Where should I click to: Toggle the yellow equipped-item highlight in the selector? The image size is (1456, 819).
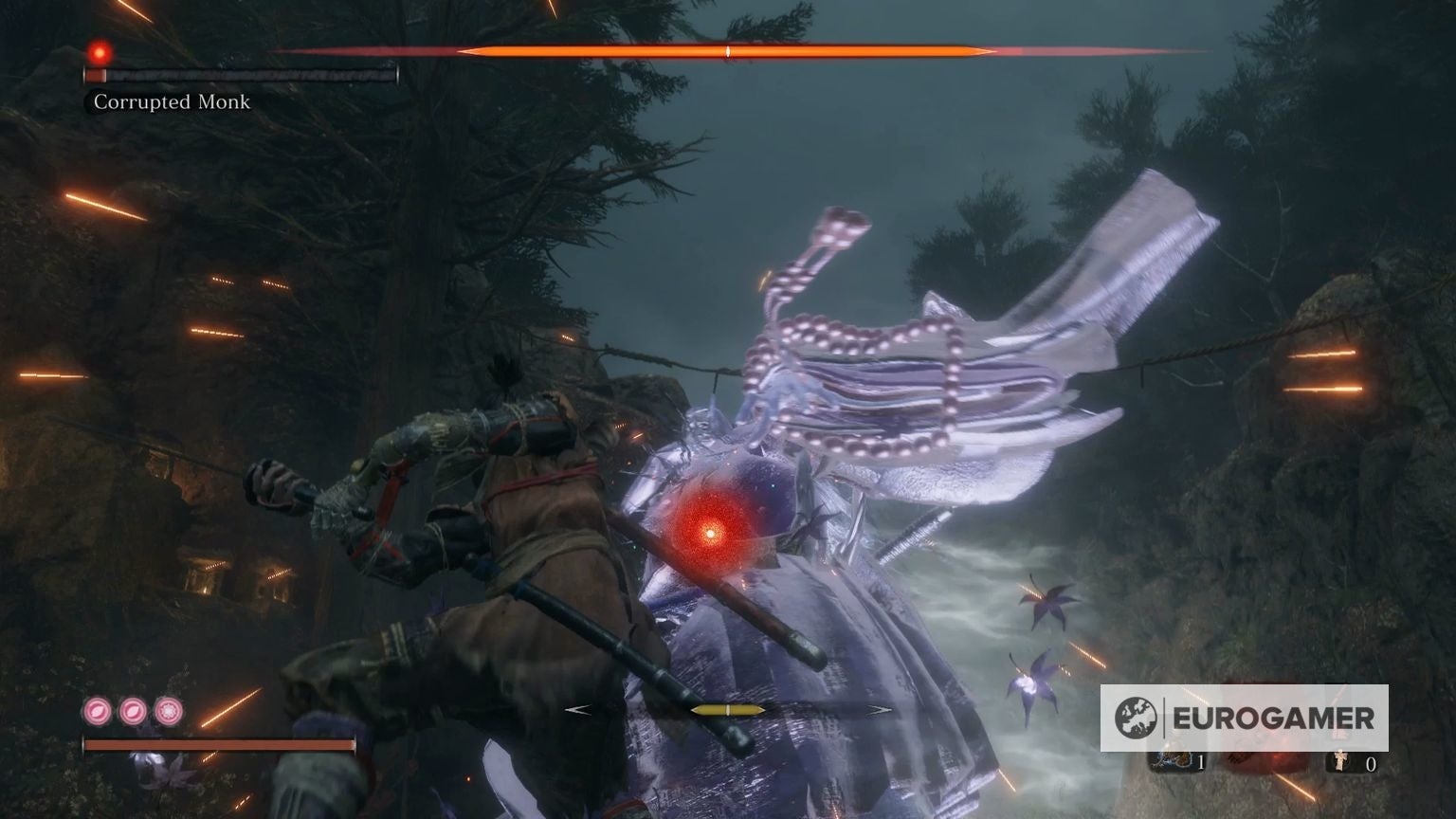click(x=727, y=708)
